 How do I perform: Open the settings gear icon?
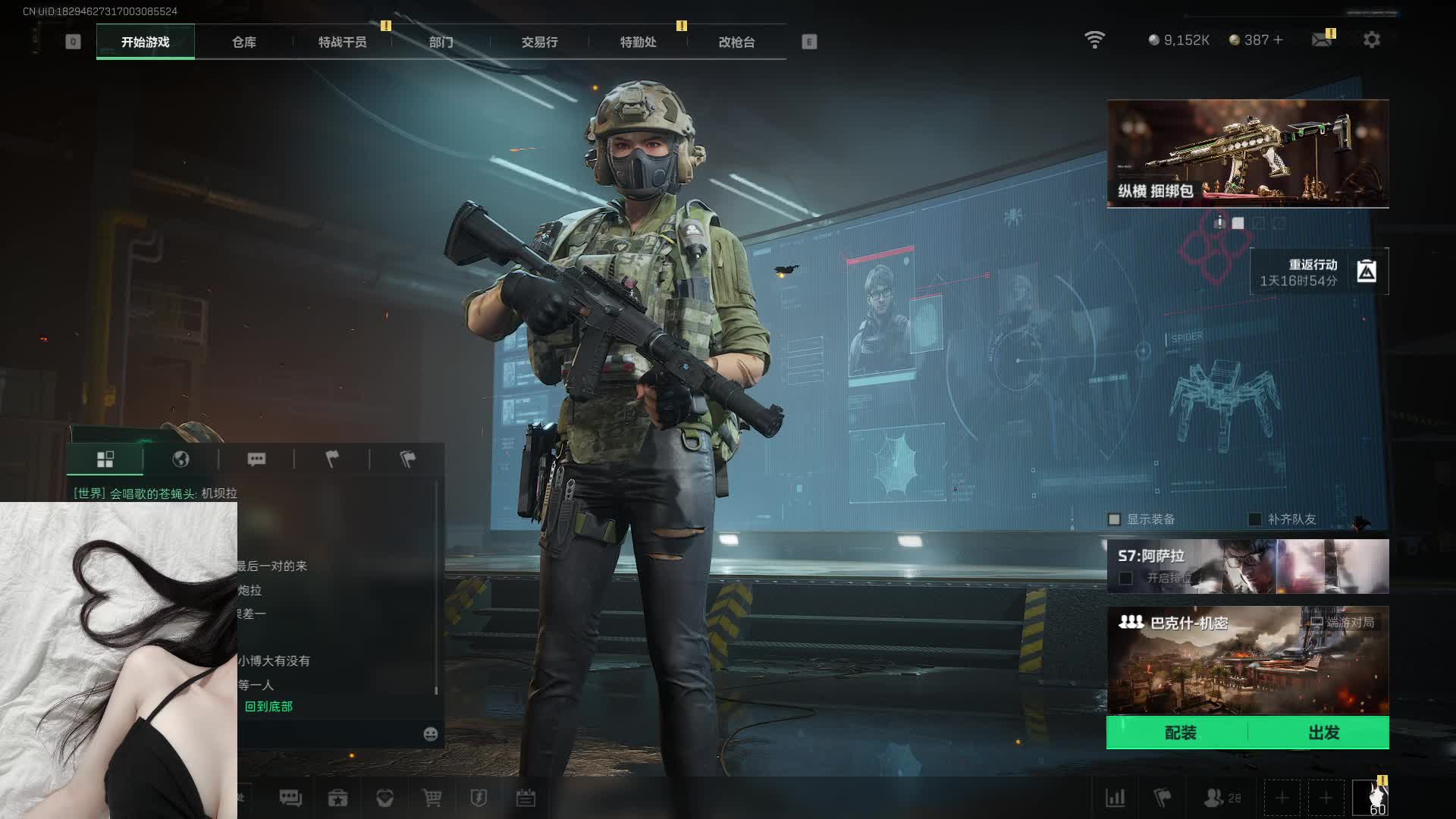coord(1371,39)
